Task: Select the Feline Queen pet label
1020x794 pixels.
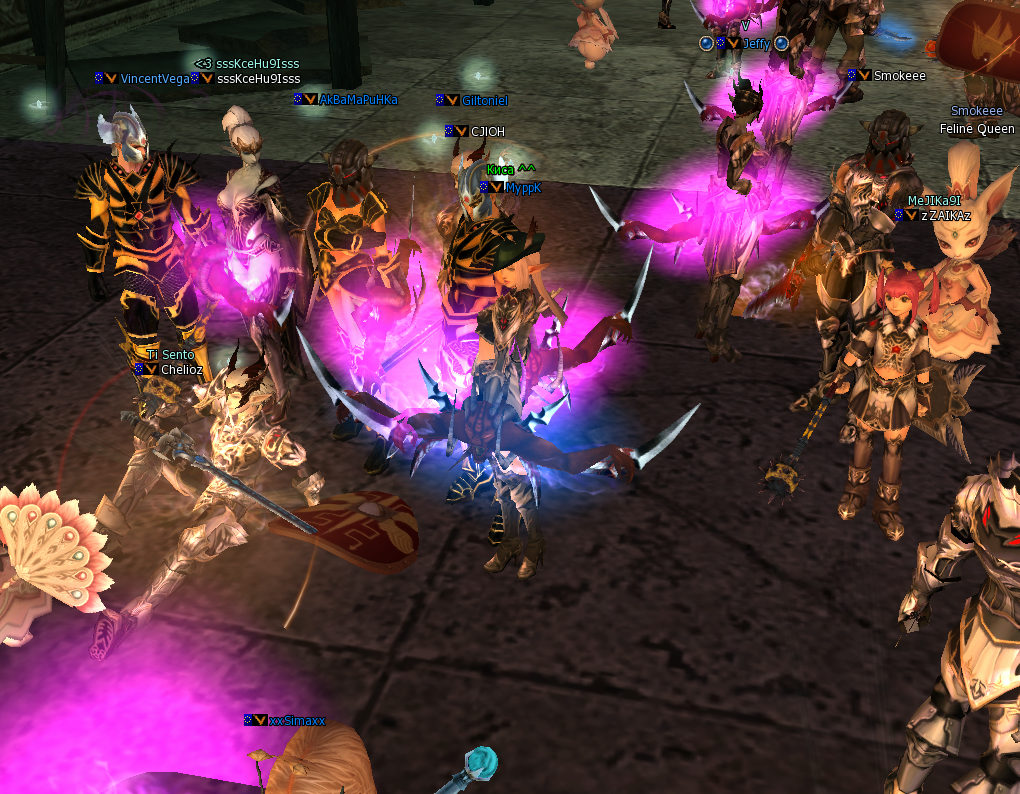Action: tap(977, 129)
